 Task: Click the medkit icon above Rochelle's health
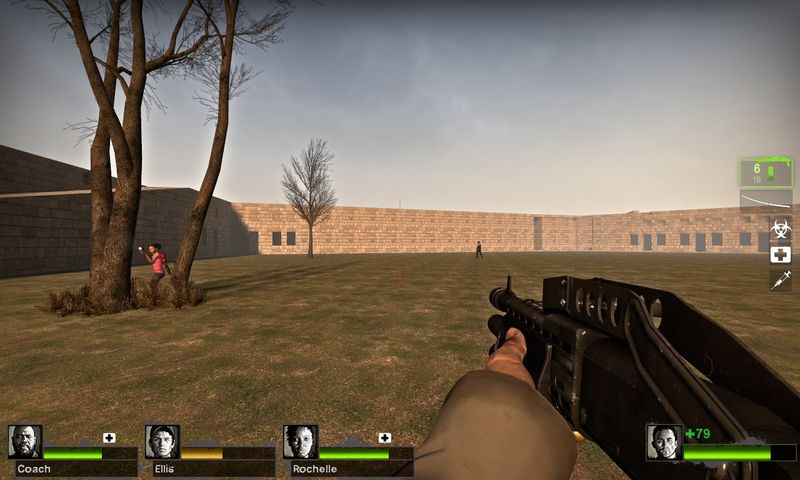[385, 437]
